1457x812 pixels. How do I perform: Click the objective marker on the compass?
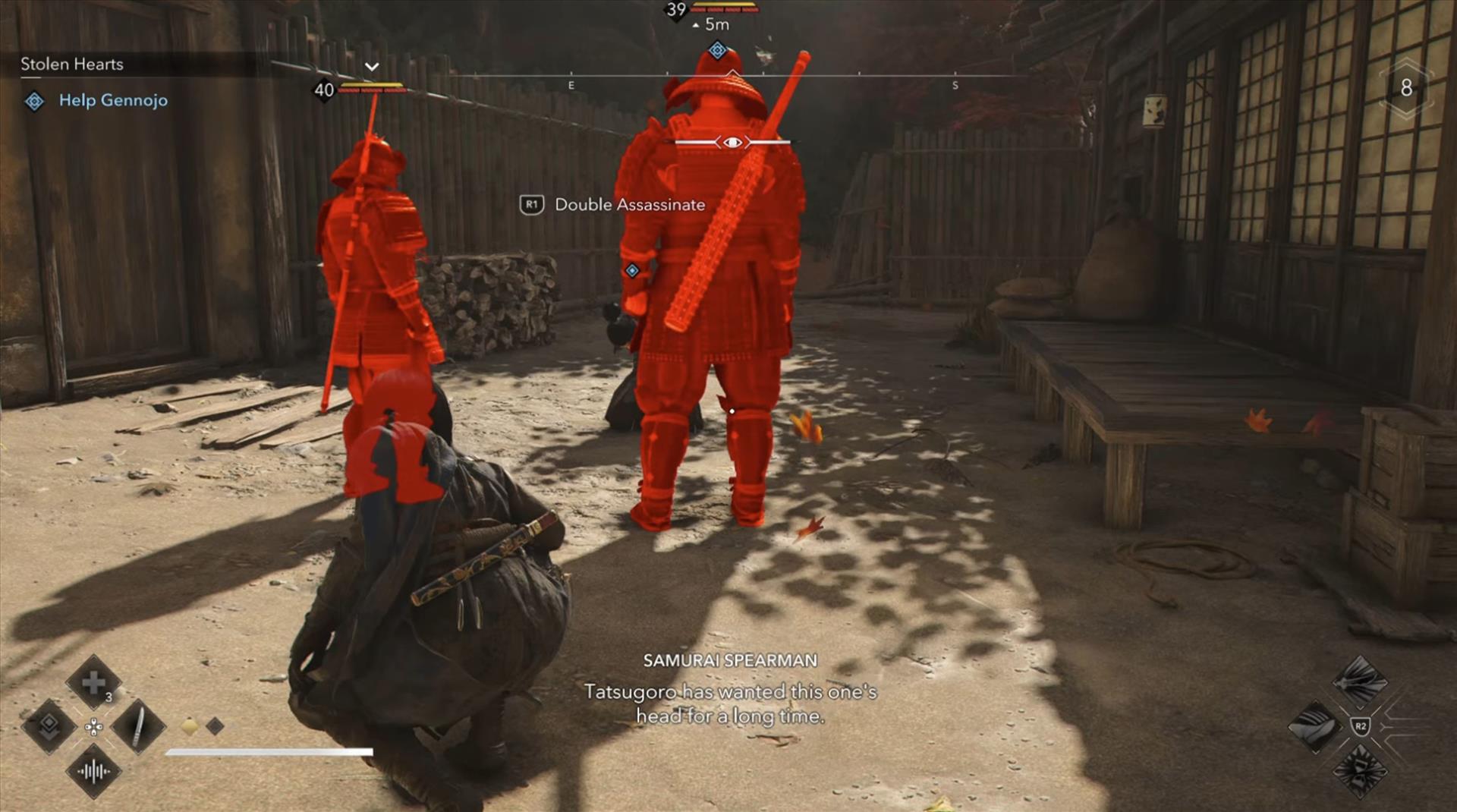pos(717,51)
